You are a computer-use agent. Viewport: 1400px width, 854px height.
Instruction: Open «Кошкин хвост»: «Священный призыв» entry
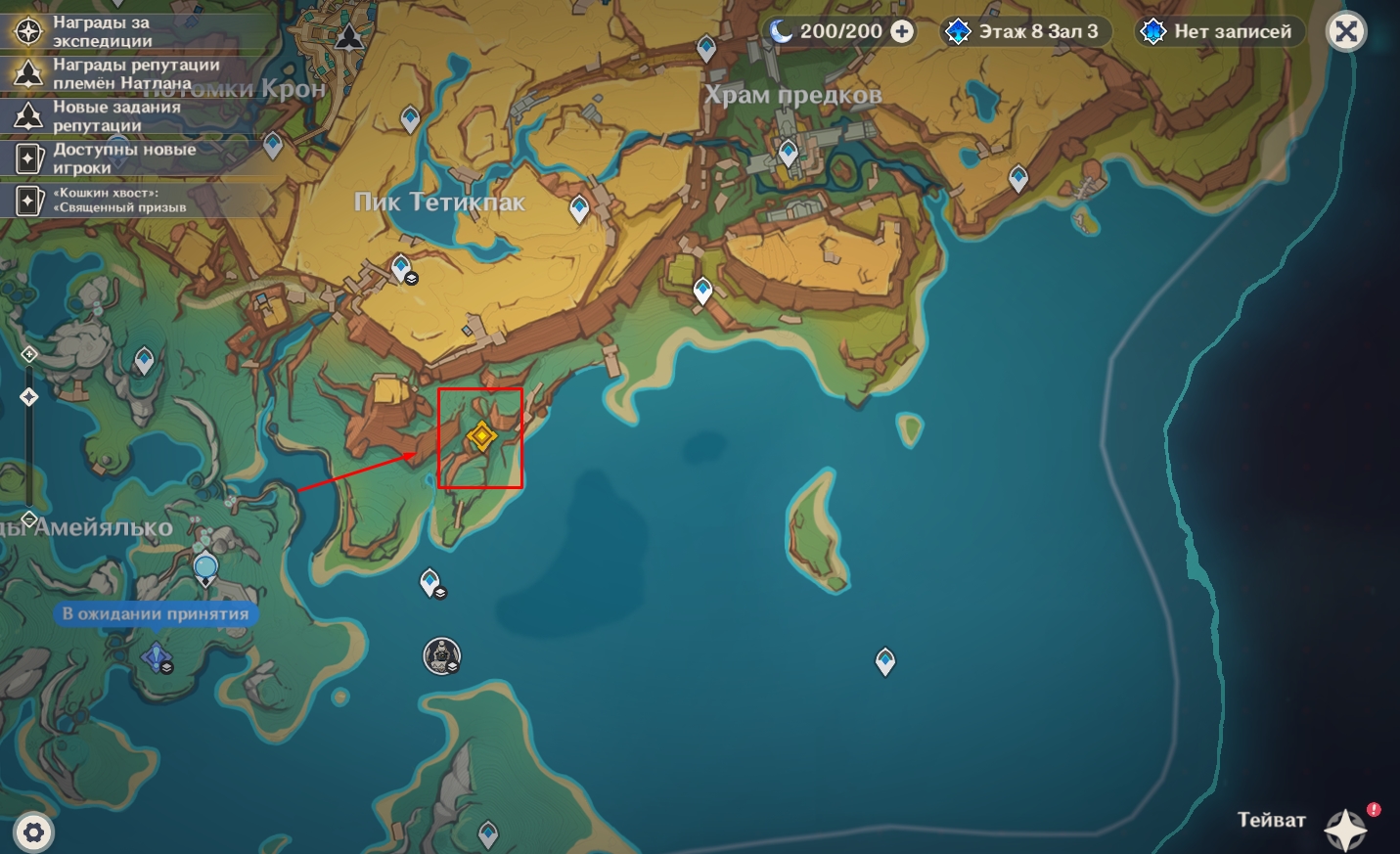coord(117,200)
